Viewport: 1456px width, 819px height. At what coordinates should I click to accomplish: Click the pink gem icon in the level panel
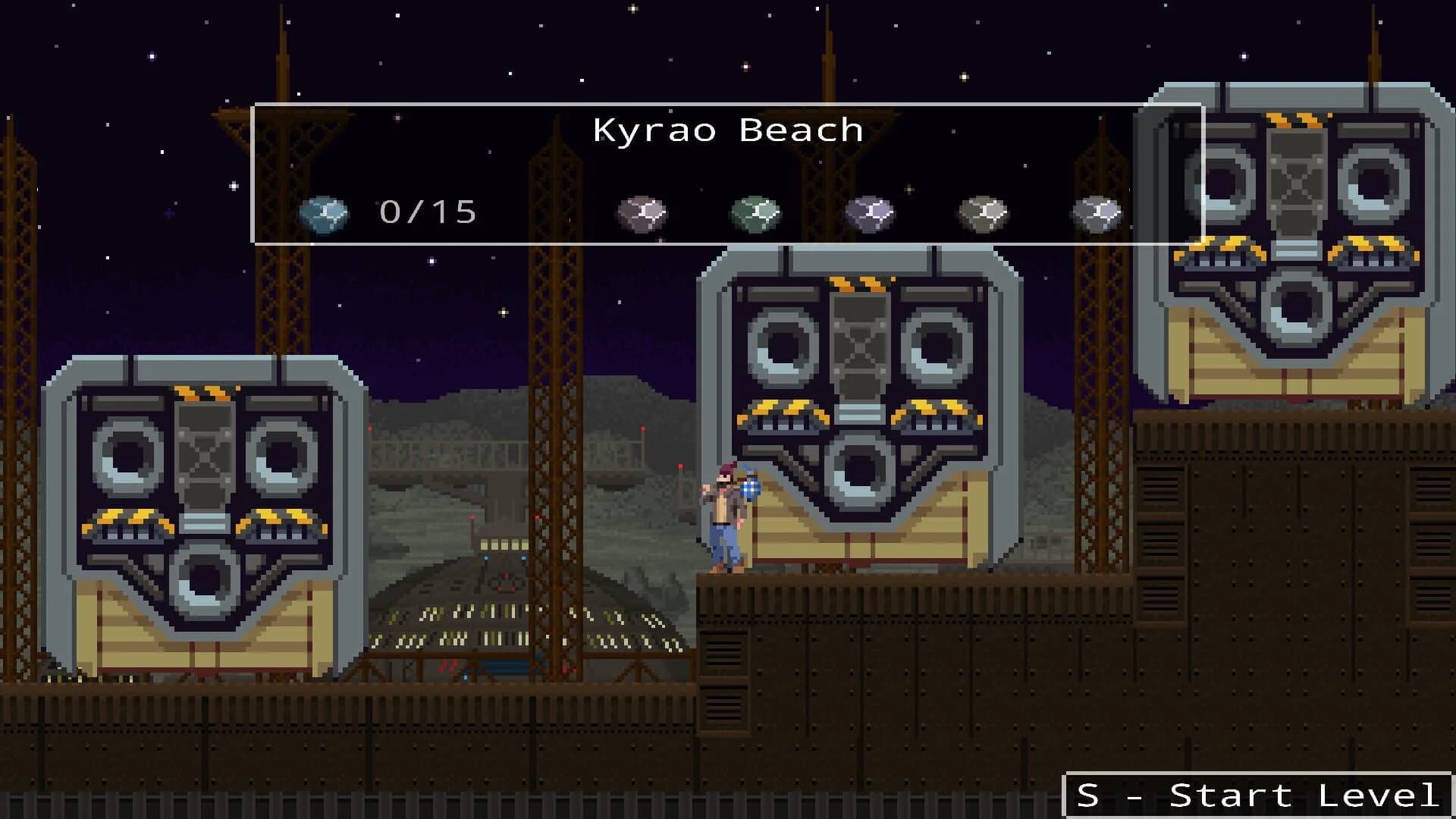point(642,213)
